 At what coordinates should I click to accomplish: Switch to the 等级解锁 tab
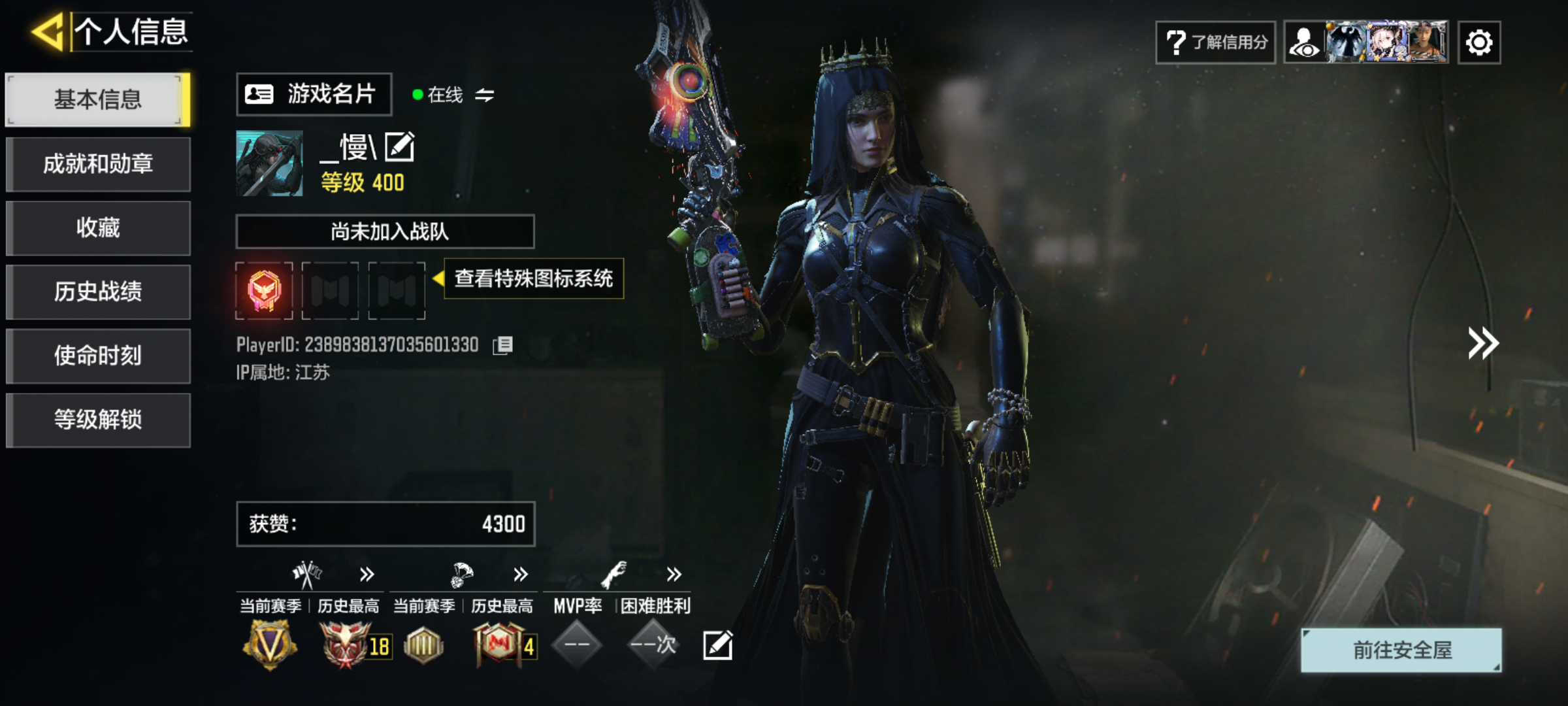(98, 420)
